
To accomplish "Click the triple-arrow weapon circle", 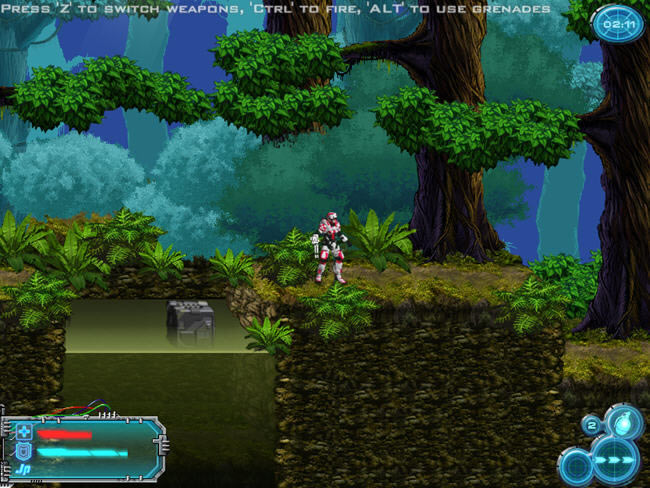I will 614,461.
